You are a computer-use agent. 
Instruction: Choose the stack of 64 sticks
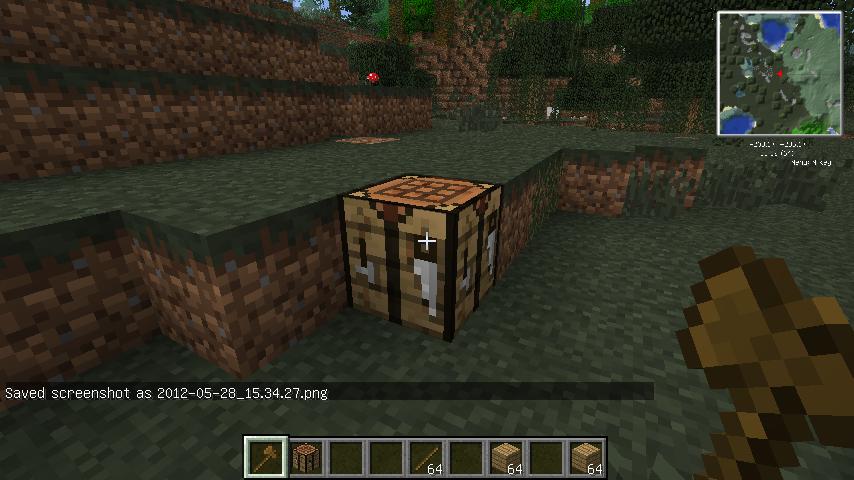pyautogui.click(x=427, y=458)
